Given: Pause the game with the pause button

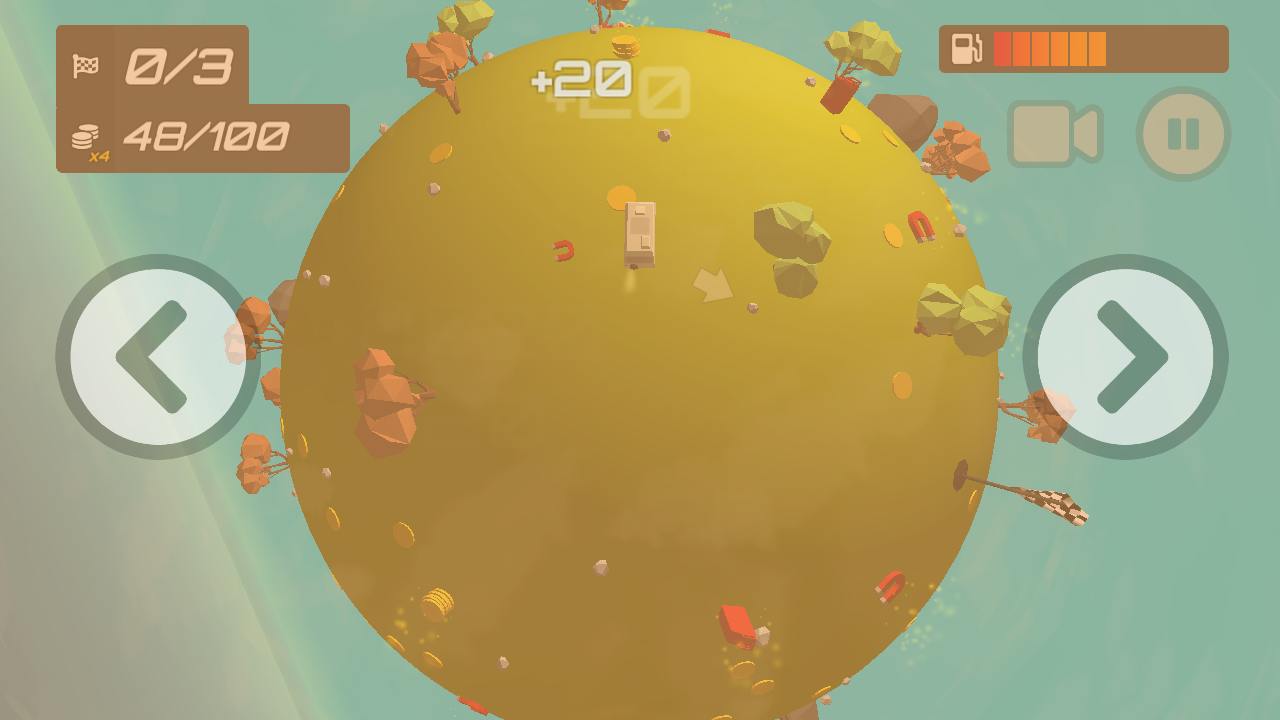Looking at the screenshot, I should pyautogui.click(x=1183, y=134).
